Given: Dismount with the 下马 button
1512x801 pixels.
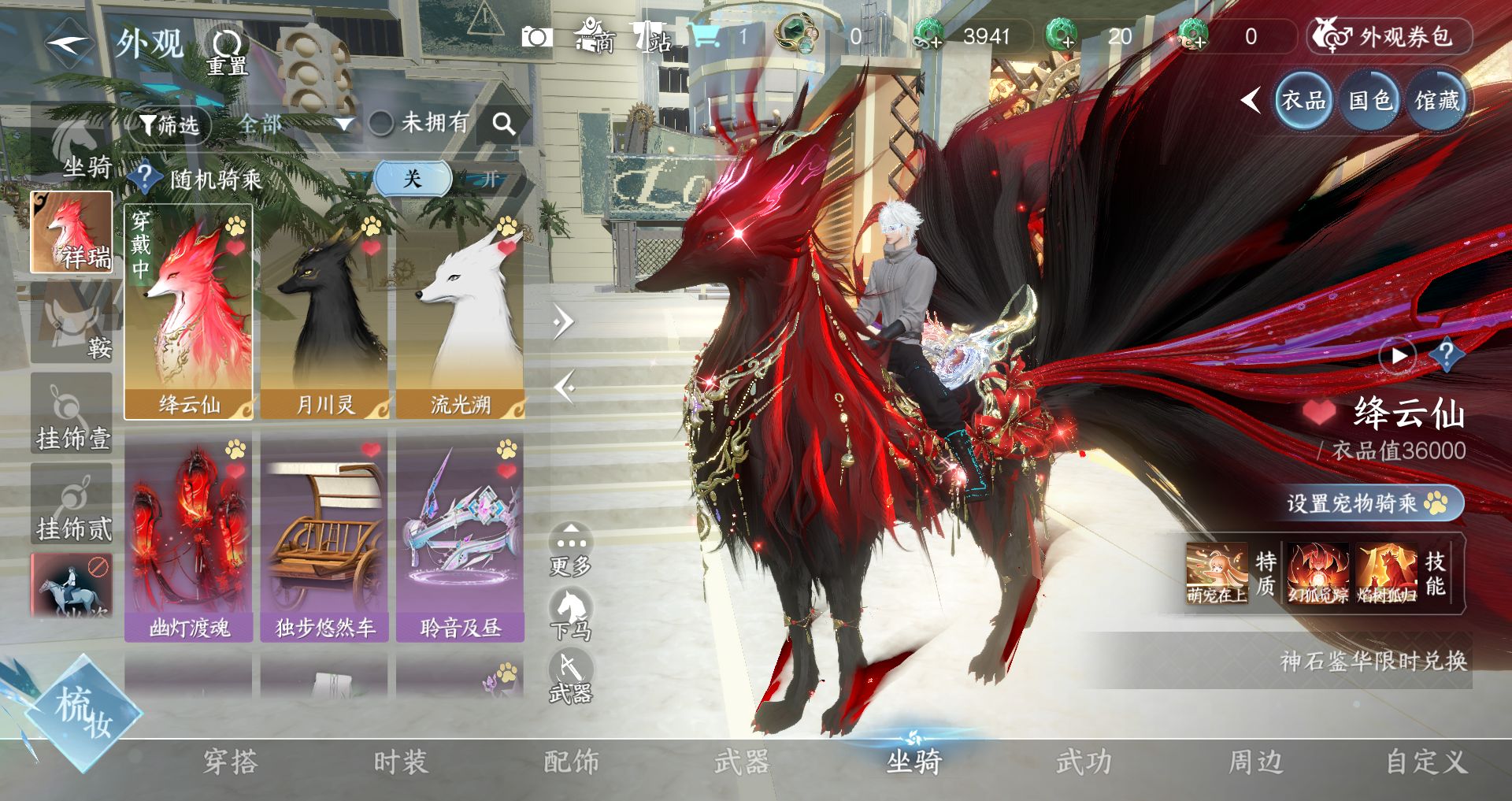Looking at the screenshot, I should 570,616.
